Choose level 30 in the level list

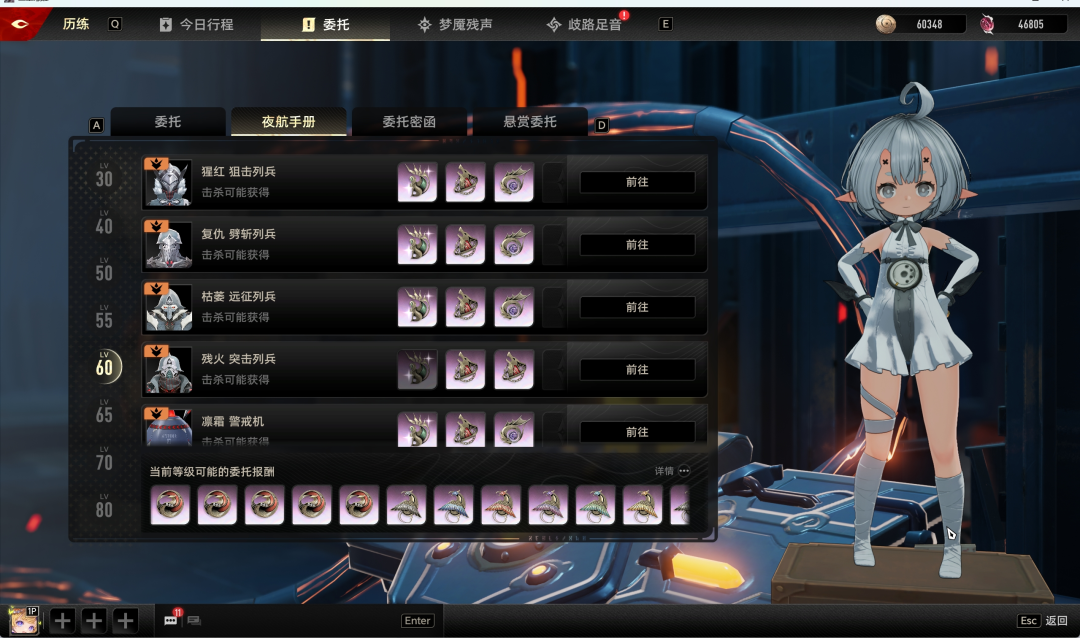[x=104, y=177]
